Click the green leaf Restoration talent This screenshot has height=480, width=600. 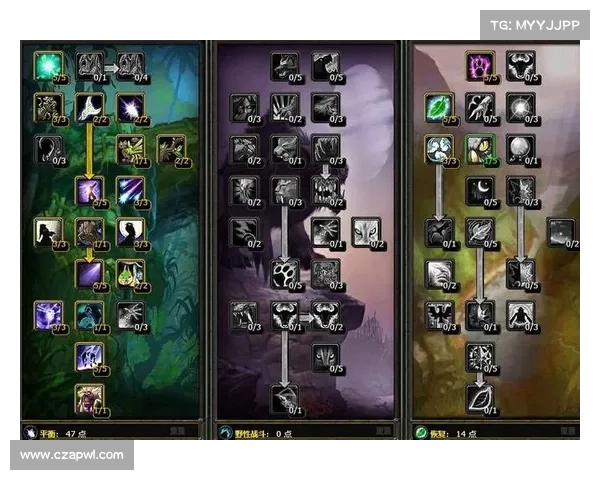(438, 107)
